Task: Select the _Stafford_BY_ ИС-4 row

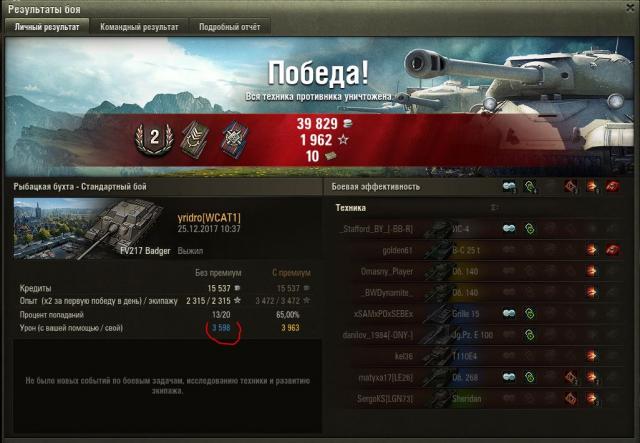Action: click(x=420, y=228)
